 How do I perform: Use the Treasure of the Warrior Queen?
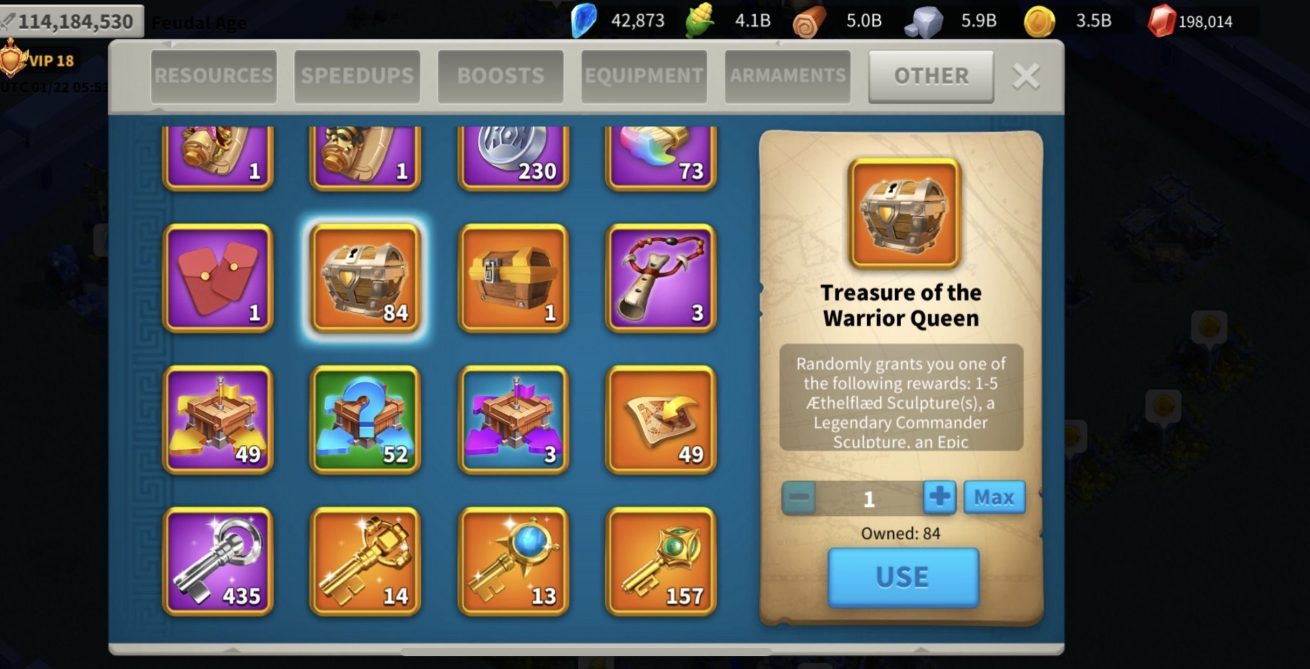902,577
